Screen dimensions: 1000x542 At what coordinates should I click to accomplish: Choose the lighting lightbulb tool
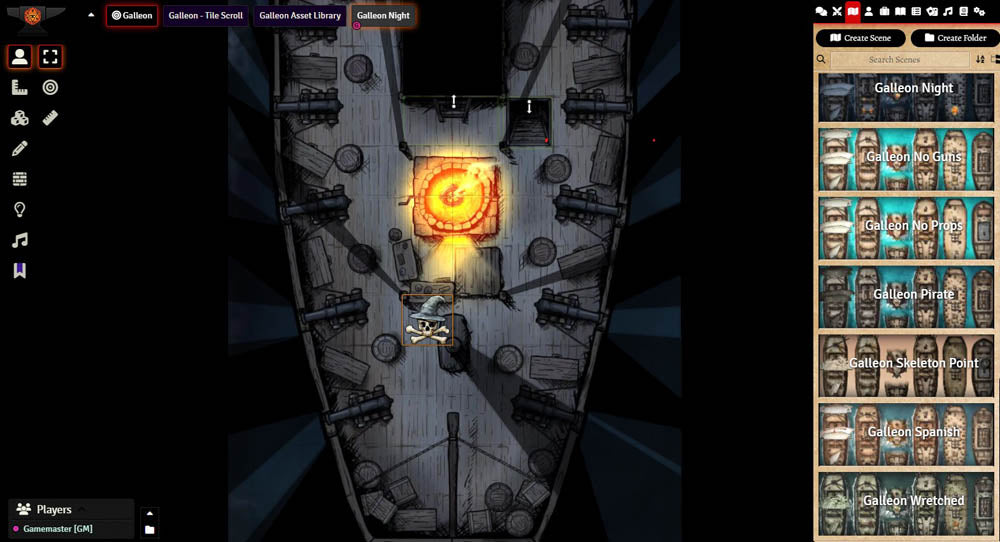[x=19, y=210]
